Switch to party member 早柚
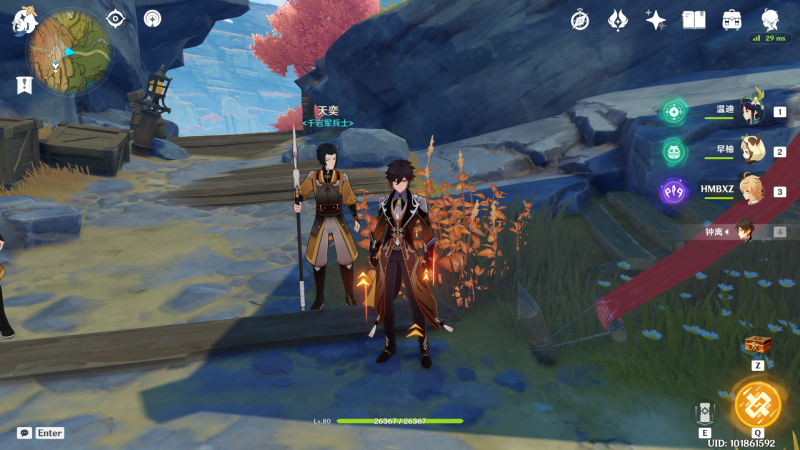This screenshot has width=800, height=450. [x=751, y=152]
